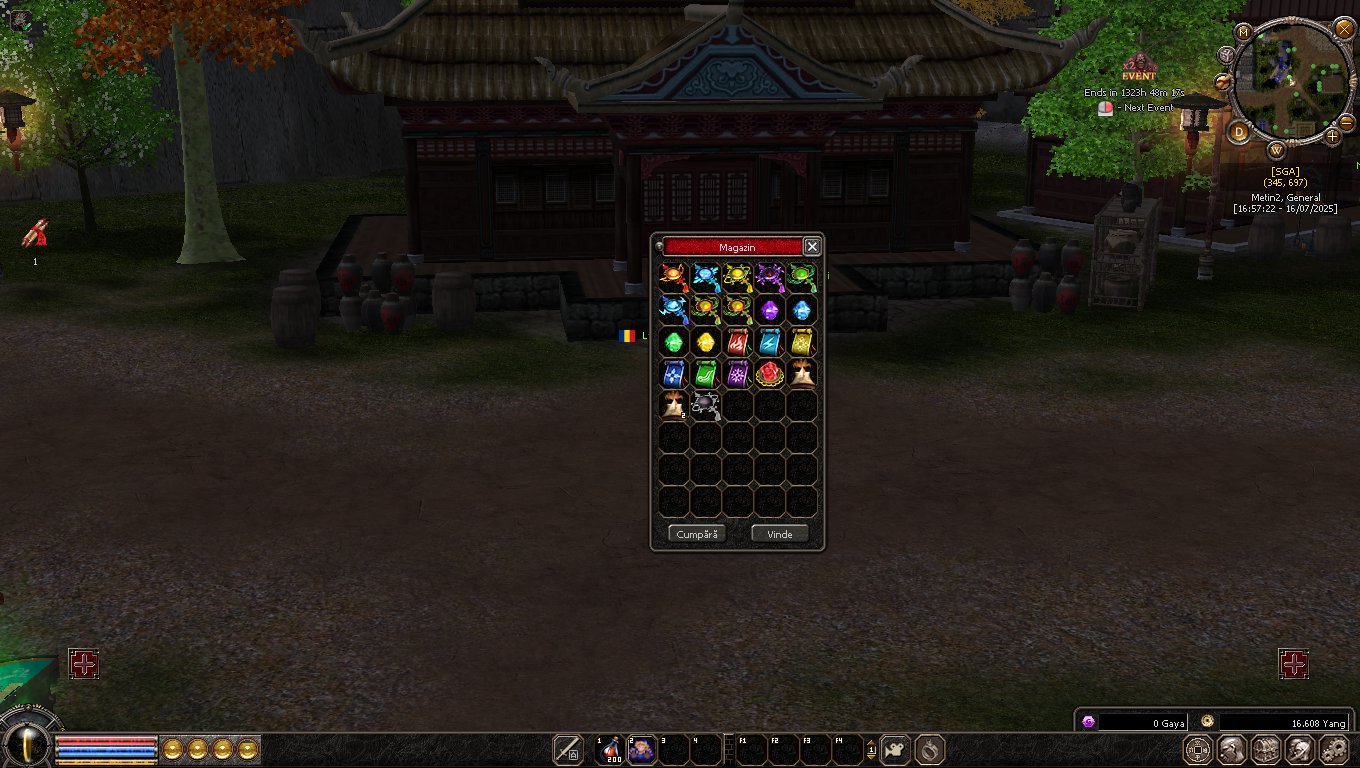Click the M button on minimap

pyautogui.click(x=1244, y=32)
